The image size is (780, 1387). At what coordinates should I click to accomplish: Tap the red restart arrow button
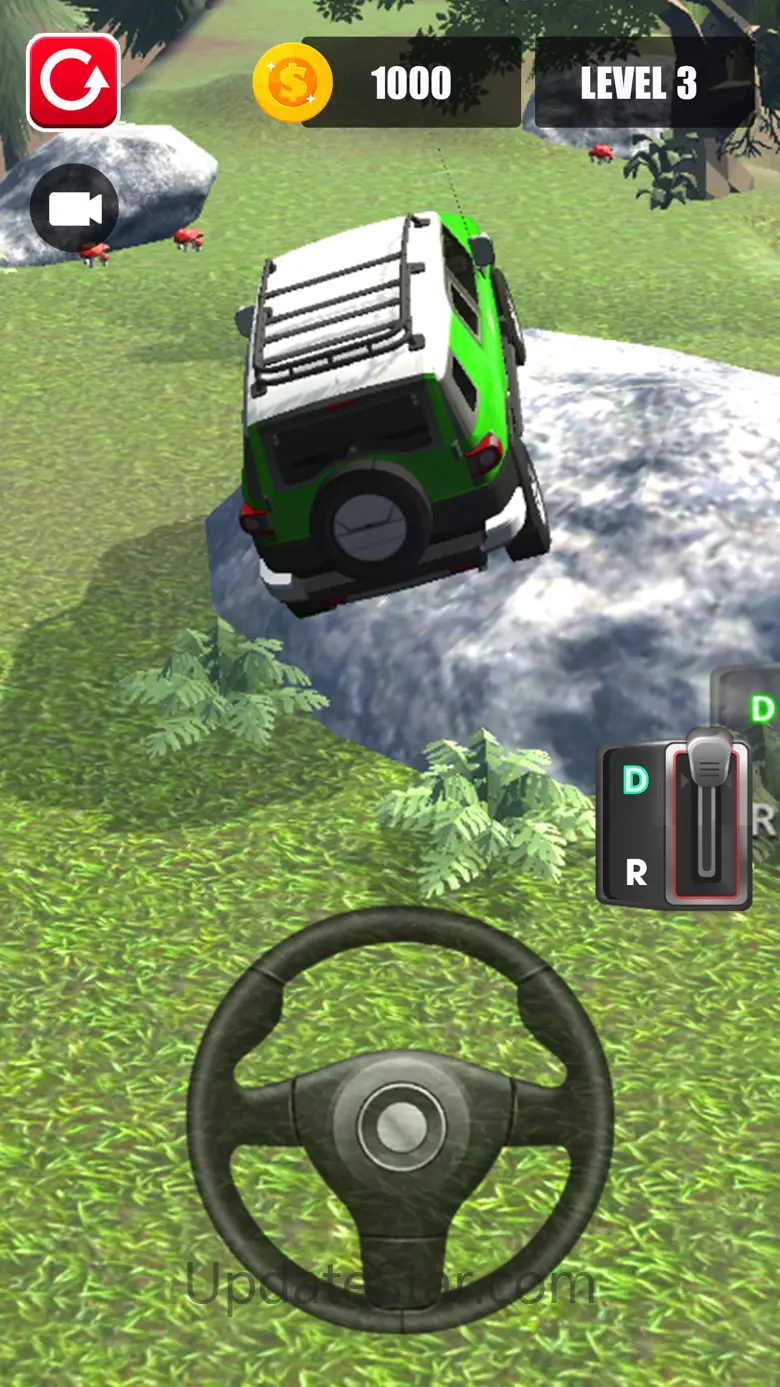(x=73, y=82)
